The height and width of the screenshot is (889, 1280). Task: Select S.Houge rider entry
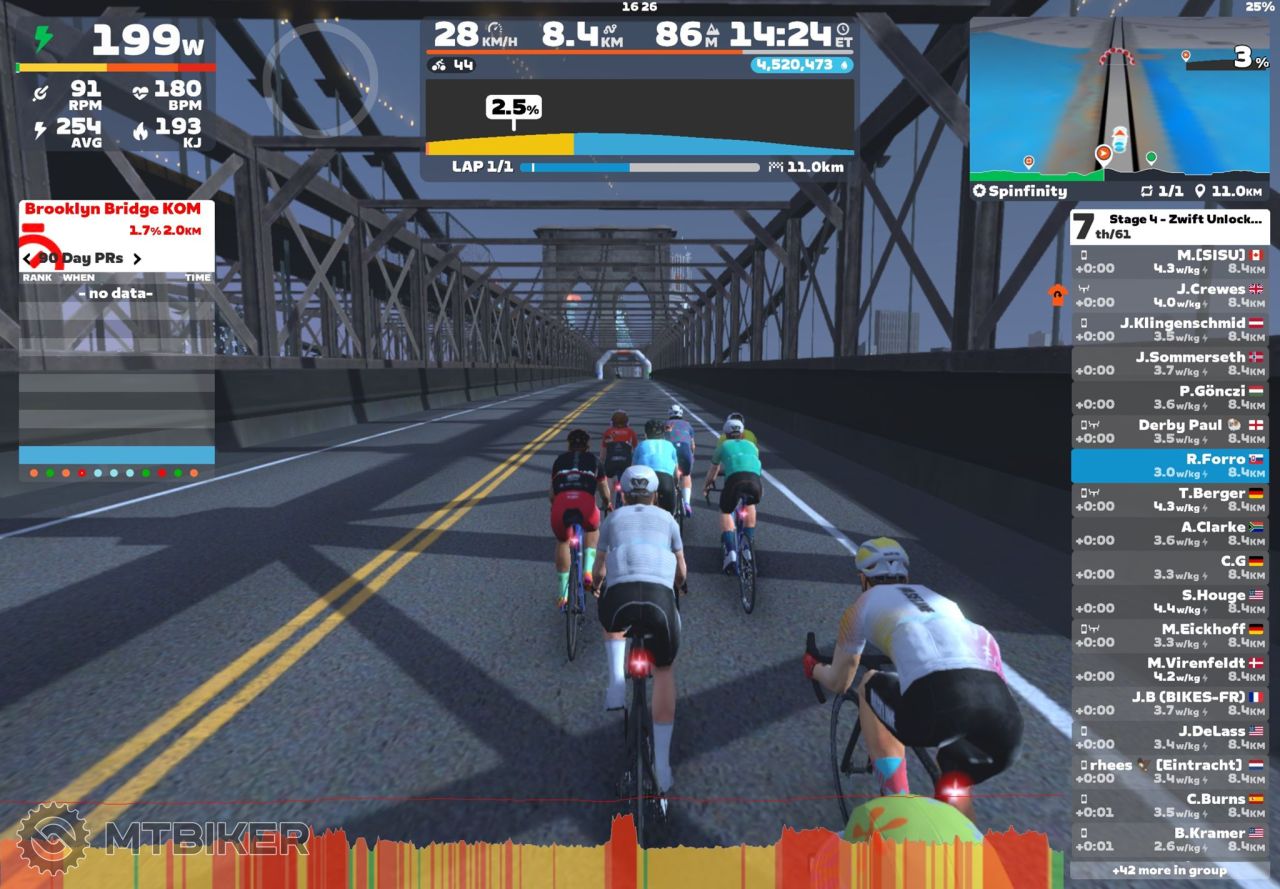[x=1170, y=601]
